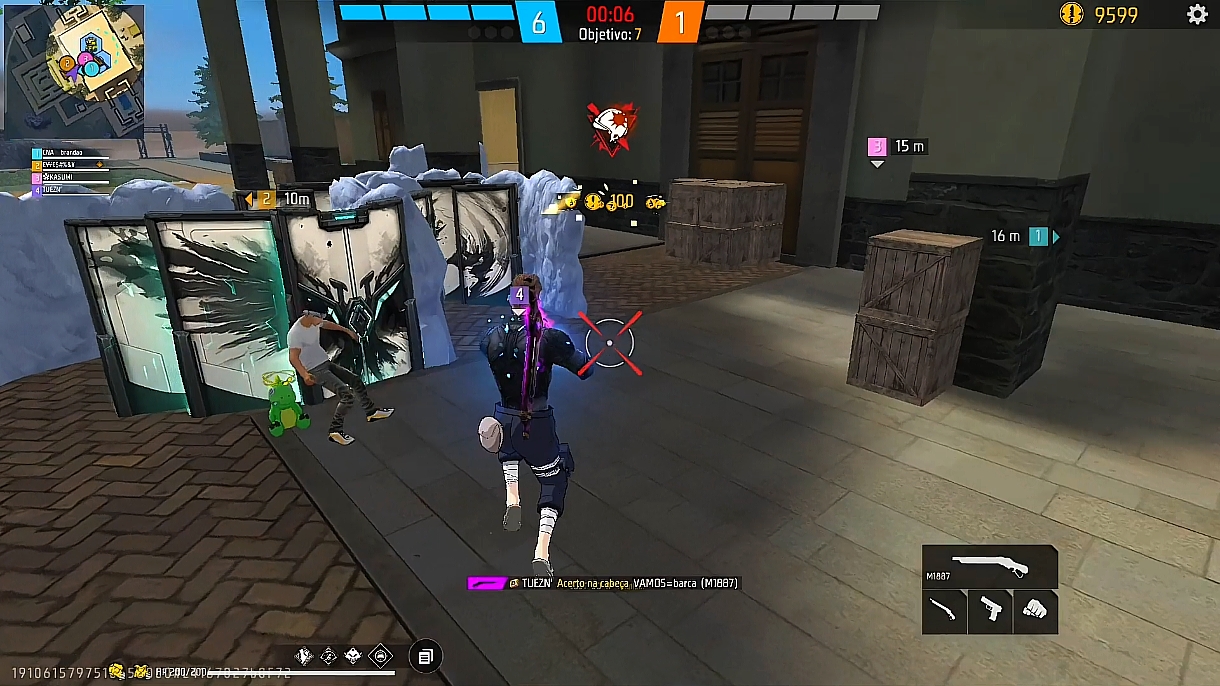Click the gold coin balance icon

1072,14
